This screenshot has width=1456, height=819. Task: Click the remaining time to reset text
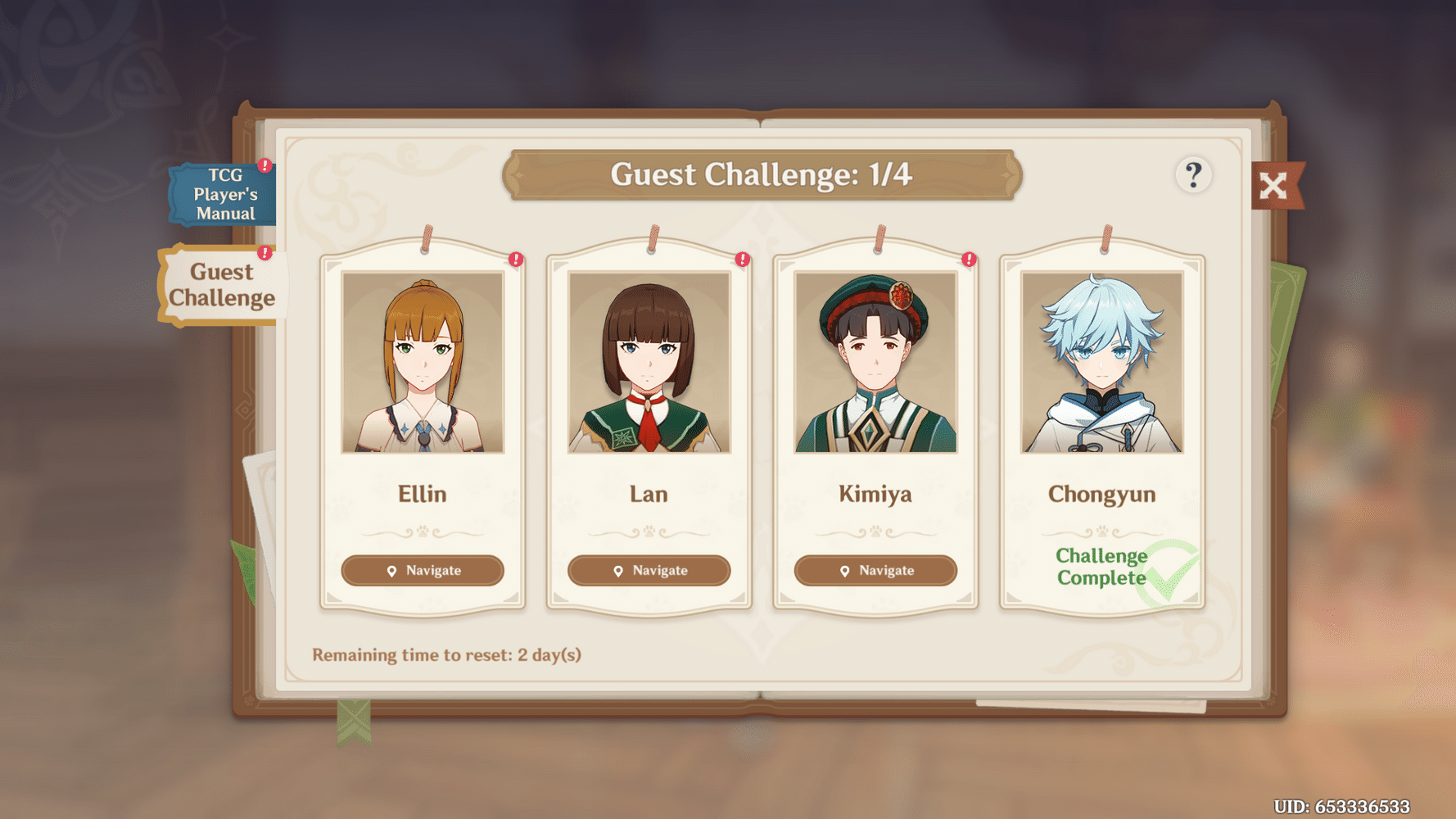pyautogui.click(x=447, y=654)
